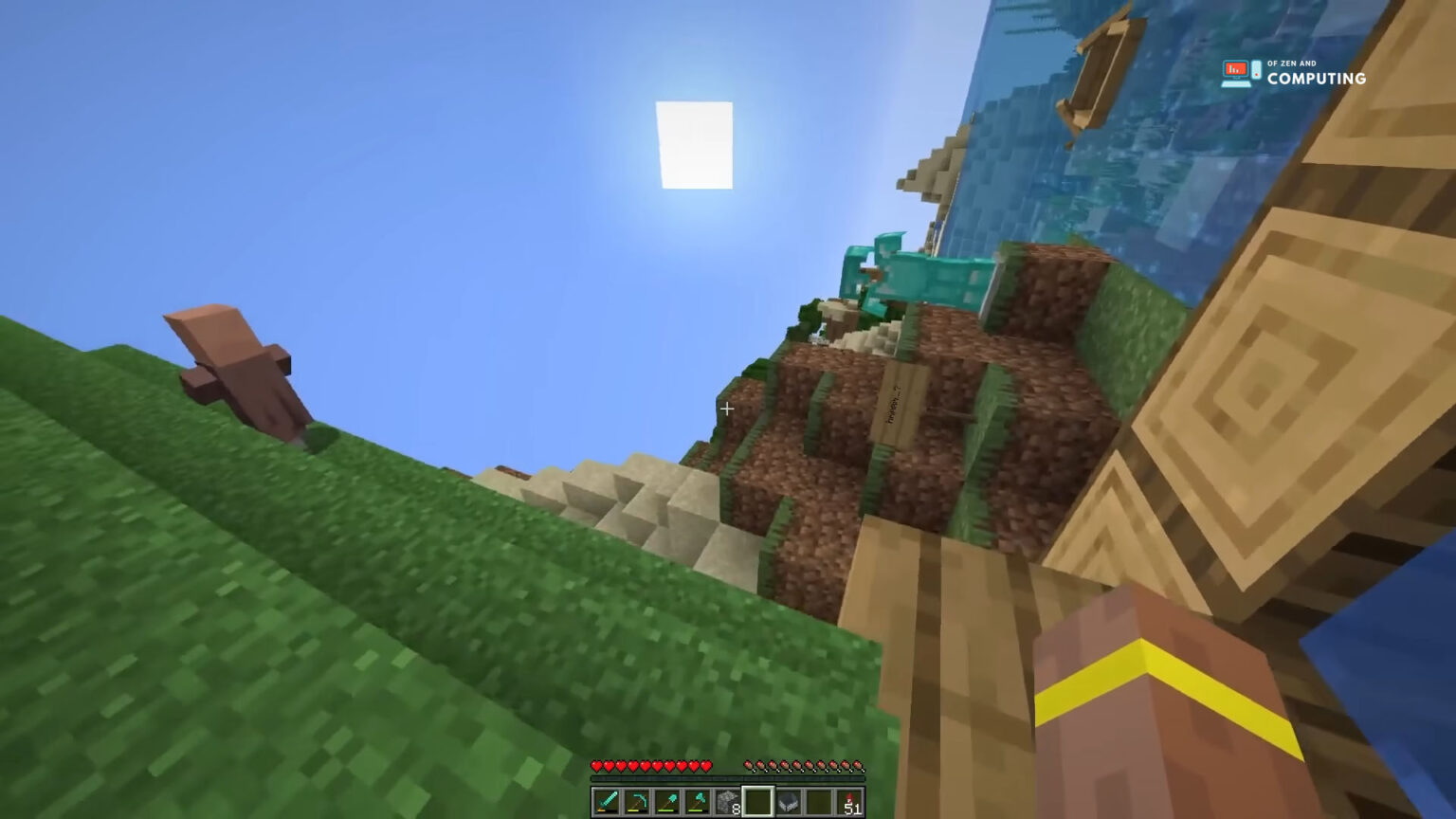Click the leftmost red health heart

point(596,765)
